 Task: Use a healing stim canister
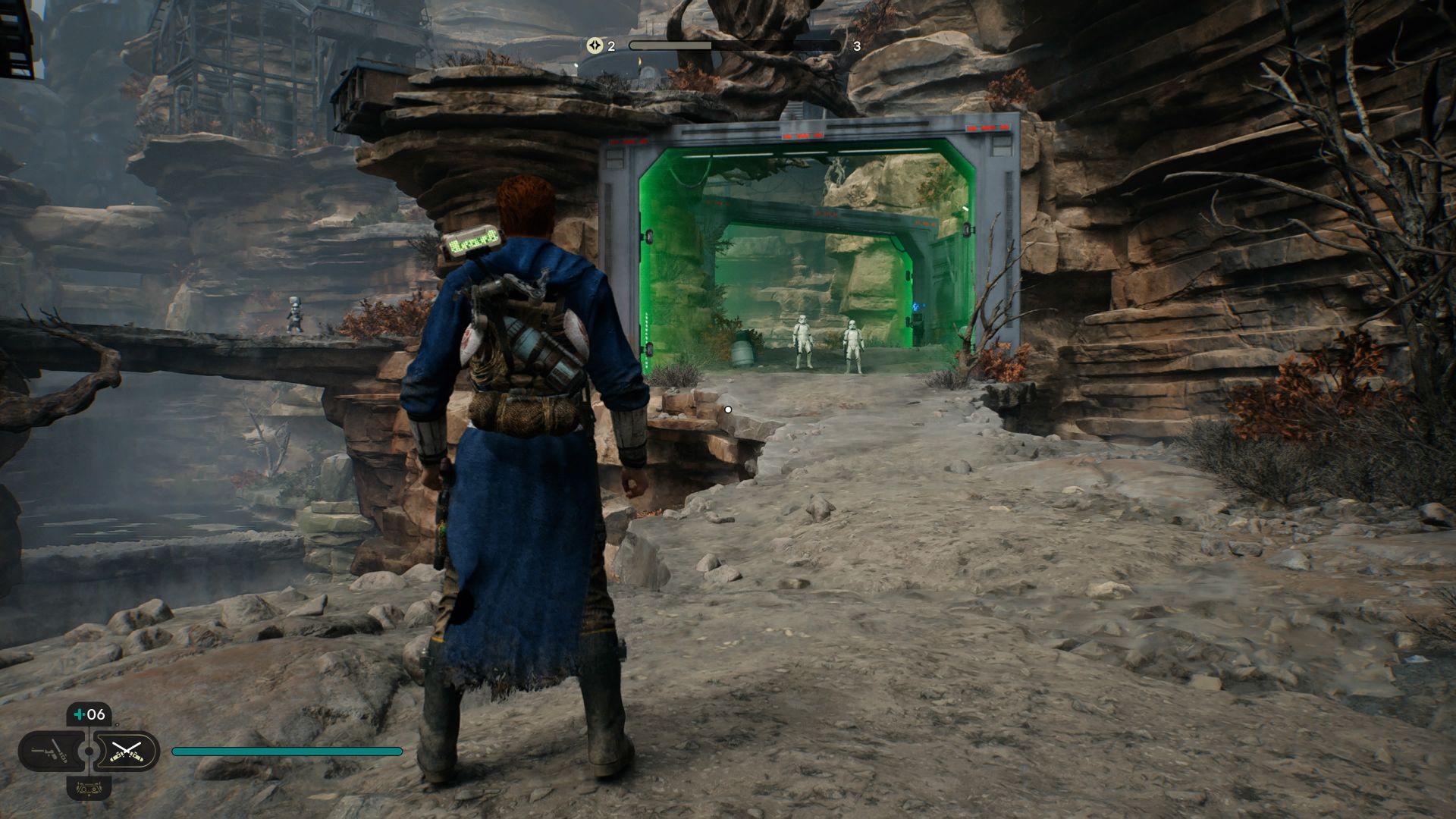89,714
